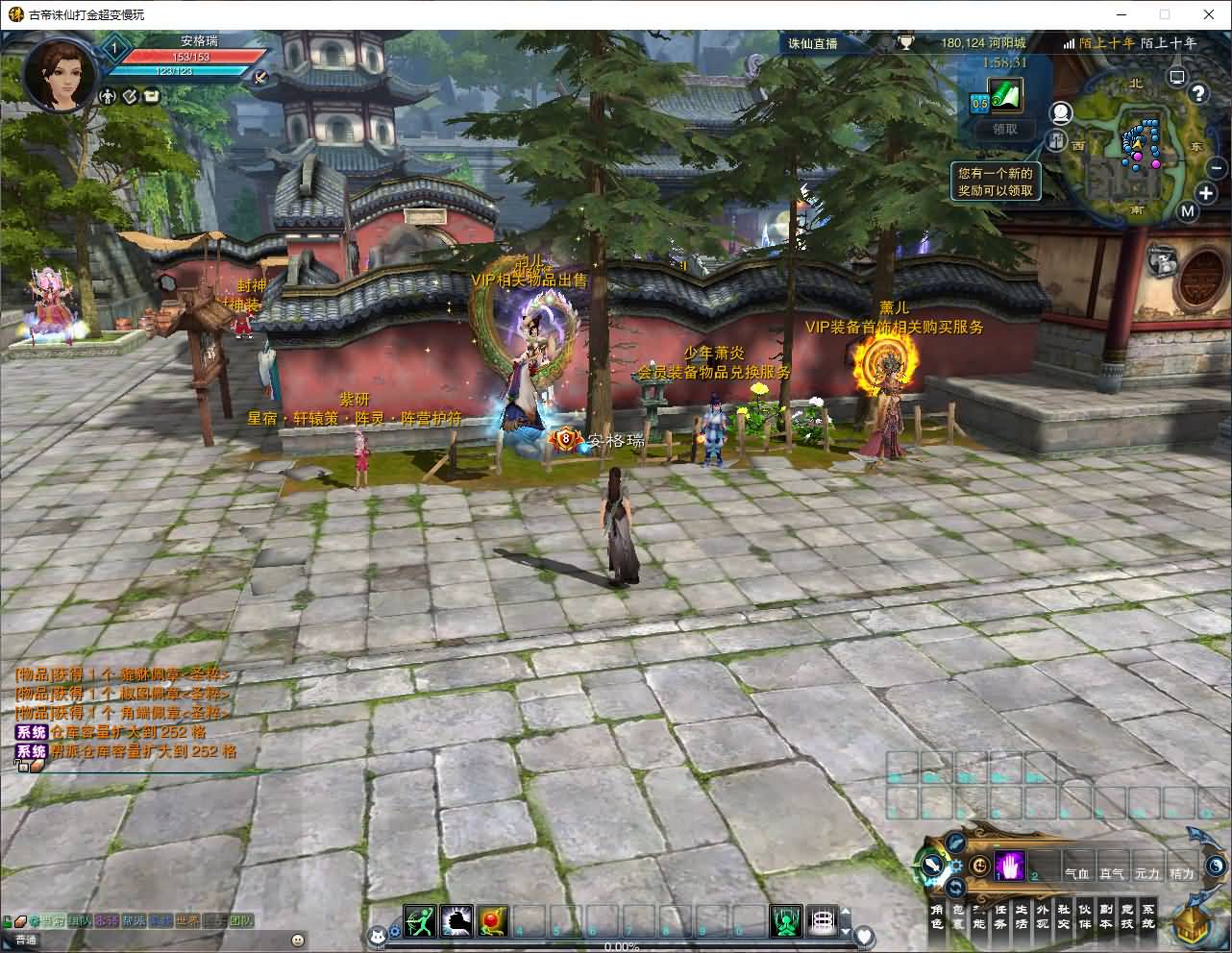Select the purple hand skill in slot 1
This screenshot has width=1232, height=953.
1007,867
